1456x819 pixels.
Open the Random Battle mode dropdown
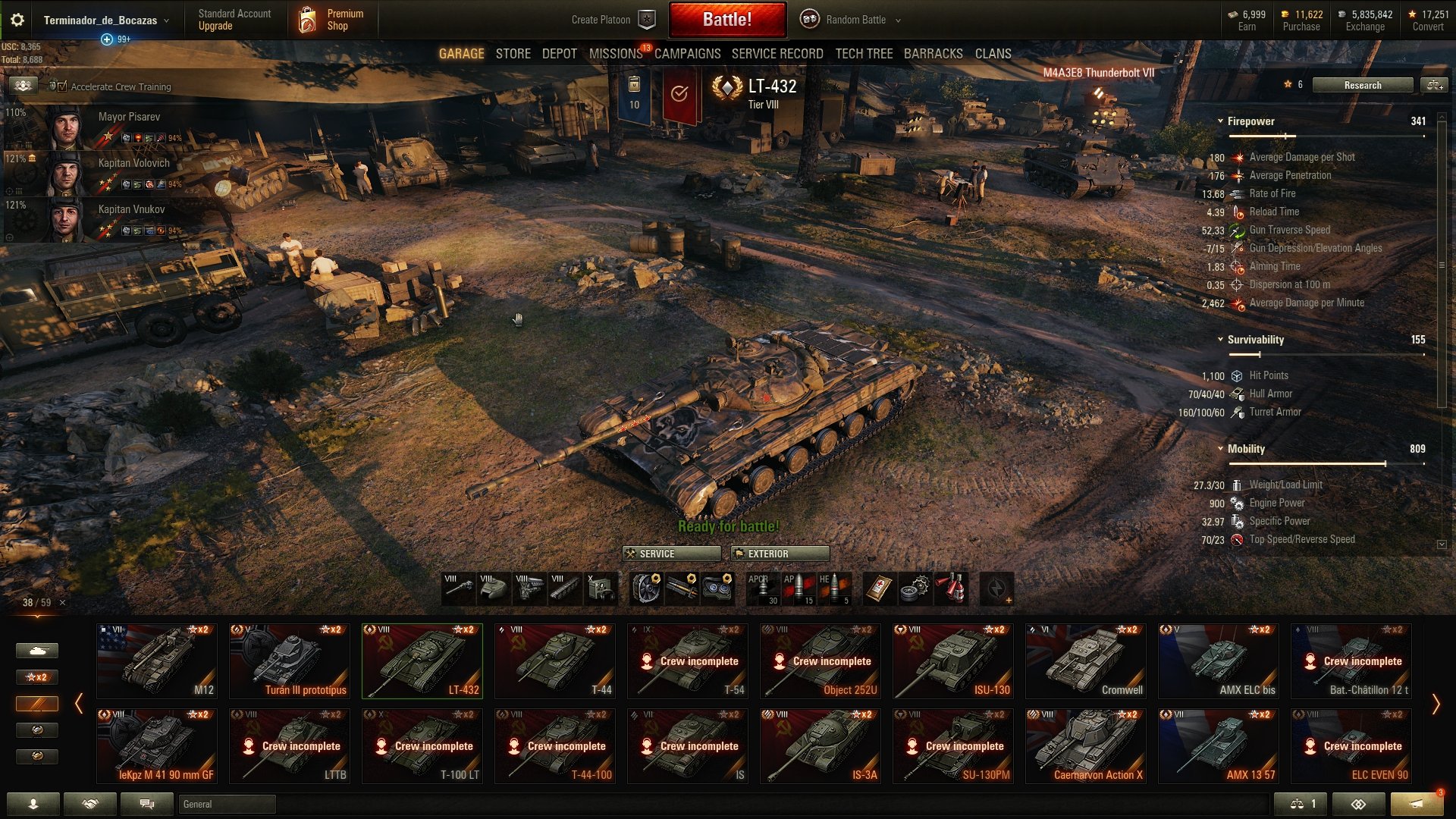855,20
